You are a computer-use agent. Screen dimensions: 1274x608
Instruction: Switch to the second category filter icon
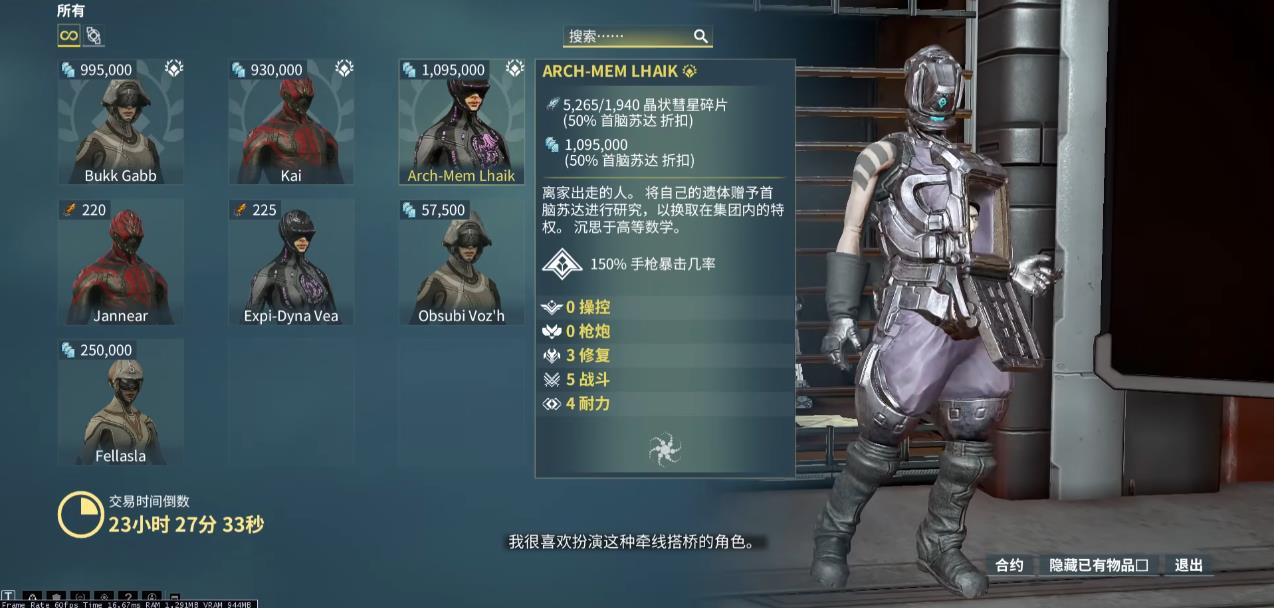93,36
